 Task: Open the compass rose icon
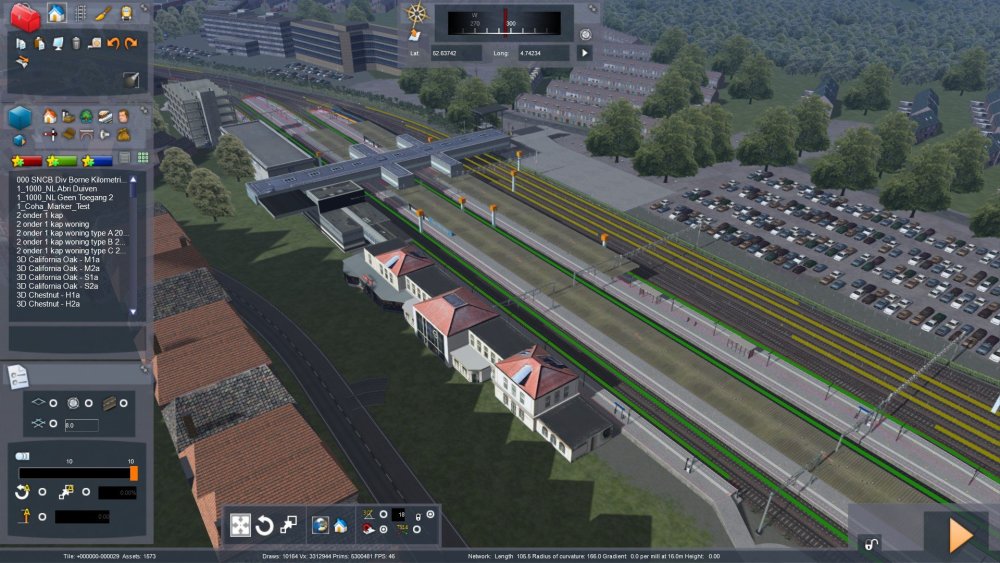coord(417,14)
